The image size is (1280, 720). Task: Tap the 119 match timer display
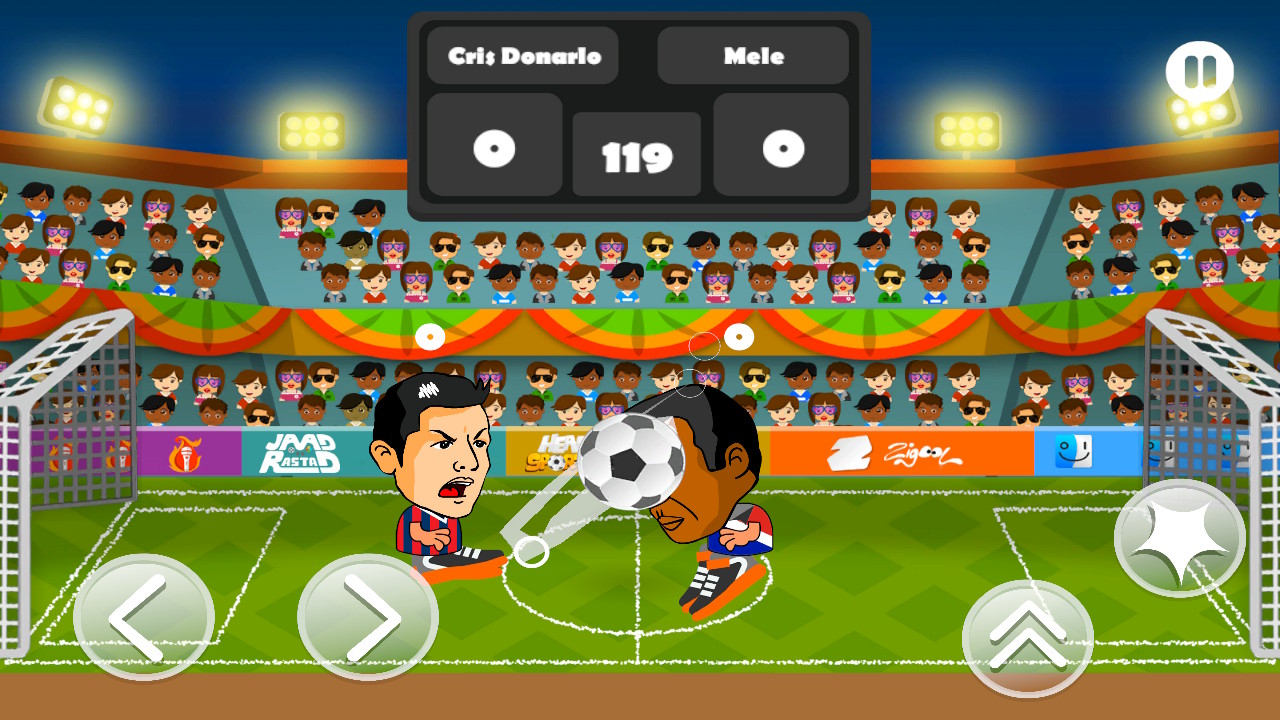[x=637, y=153]
